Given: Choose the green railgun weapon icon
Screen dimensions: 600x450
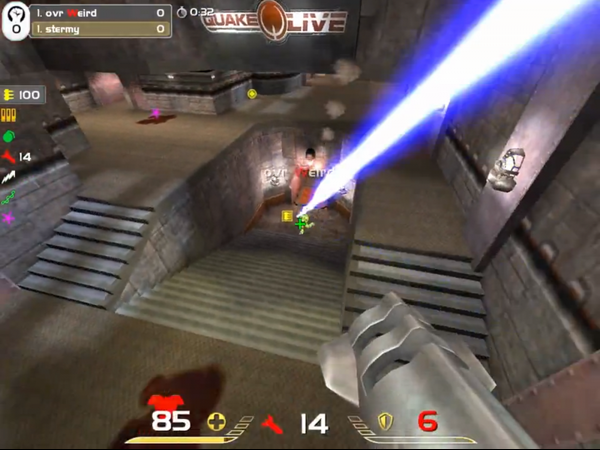Looking at the screenshot, I should point(9,197).
